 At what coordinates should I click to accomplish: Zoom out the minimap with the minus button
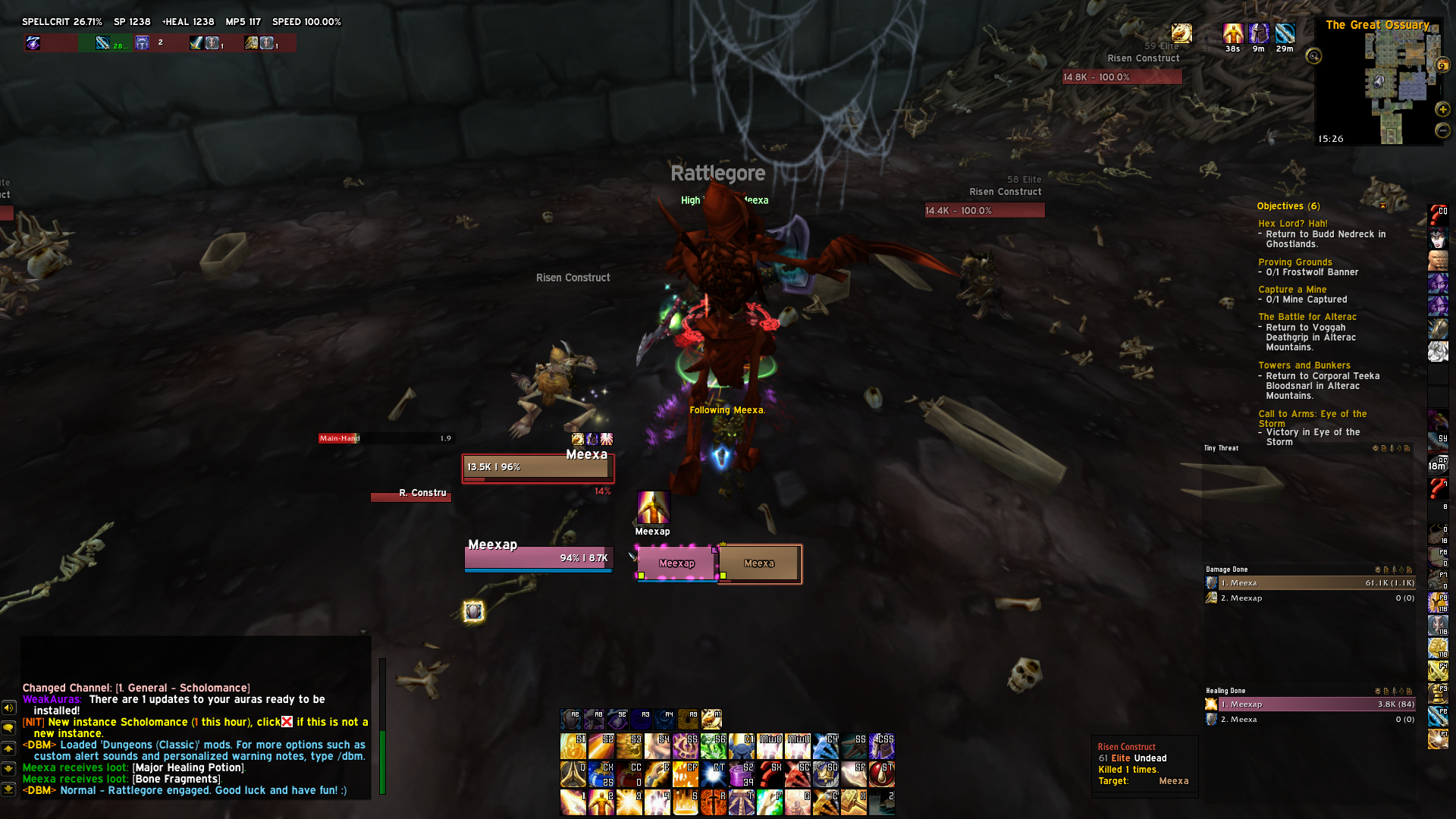1442,130
